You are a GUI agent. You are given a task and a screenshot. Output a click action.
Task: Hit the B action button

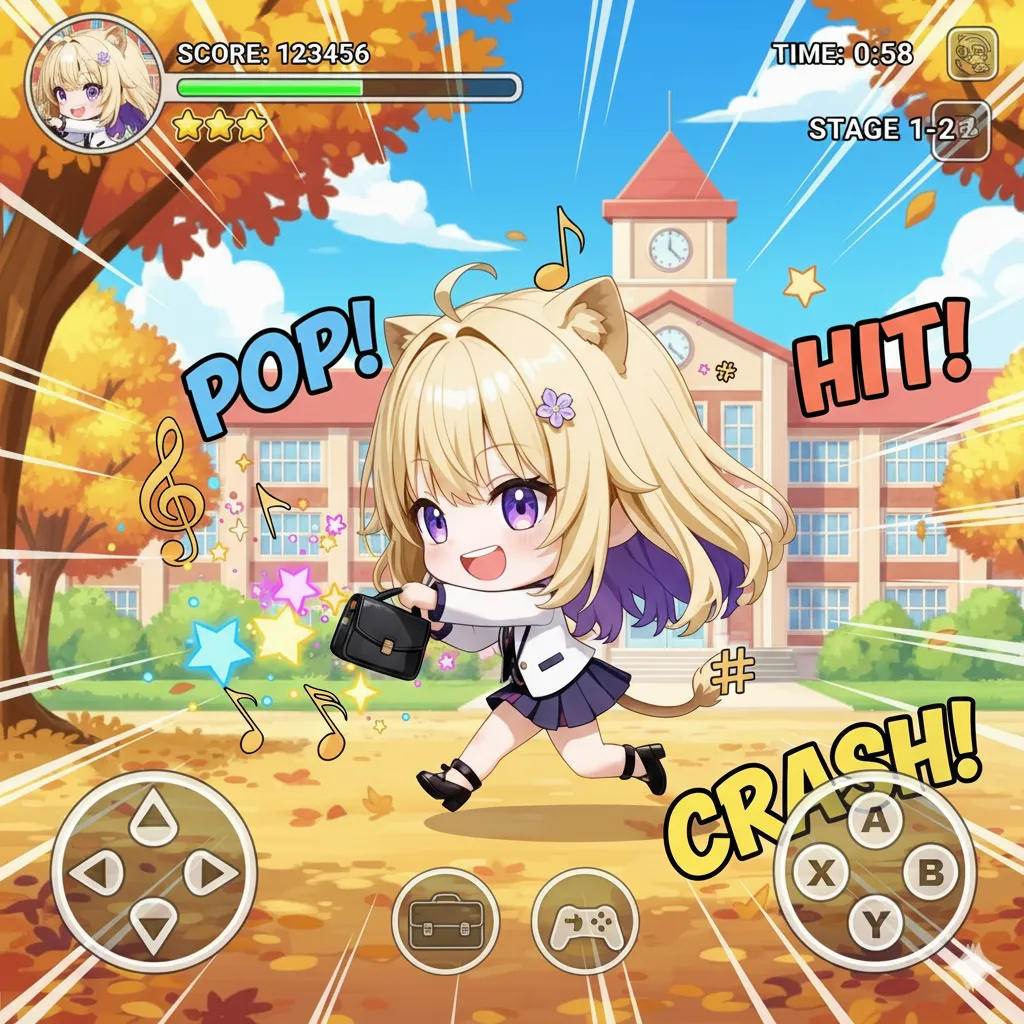(x=930, y=874)
